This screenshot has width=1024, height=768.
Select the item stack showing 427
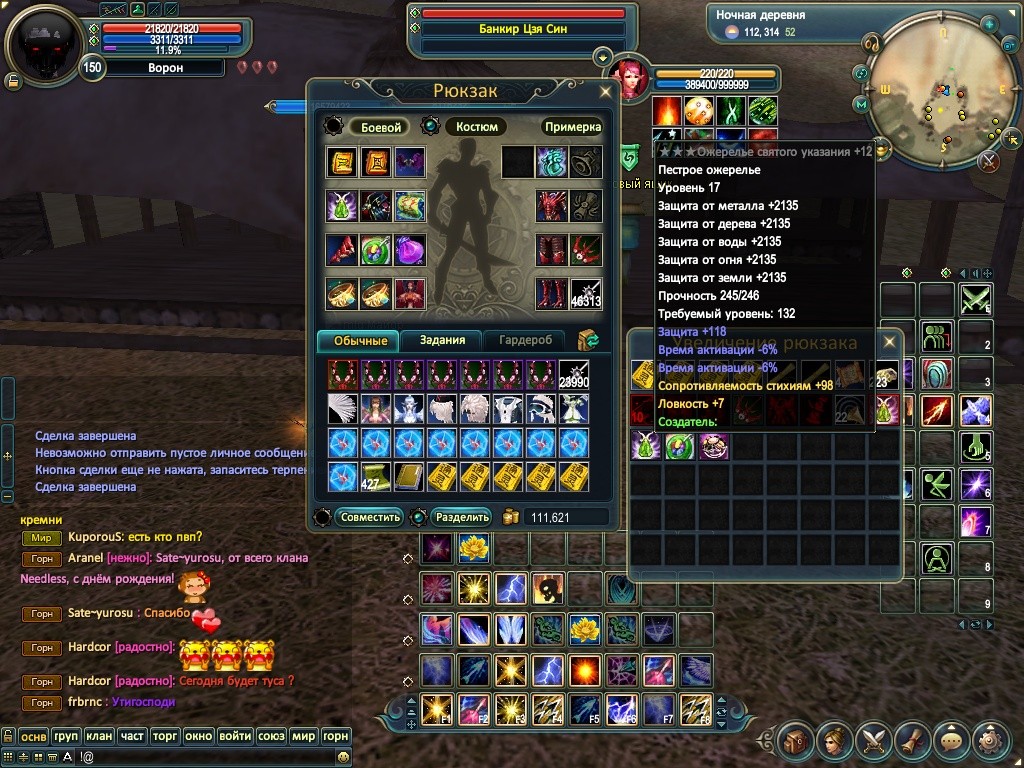tap(377, 476)
